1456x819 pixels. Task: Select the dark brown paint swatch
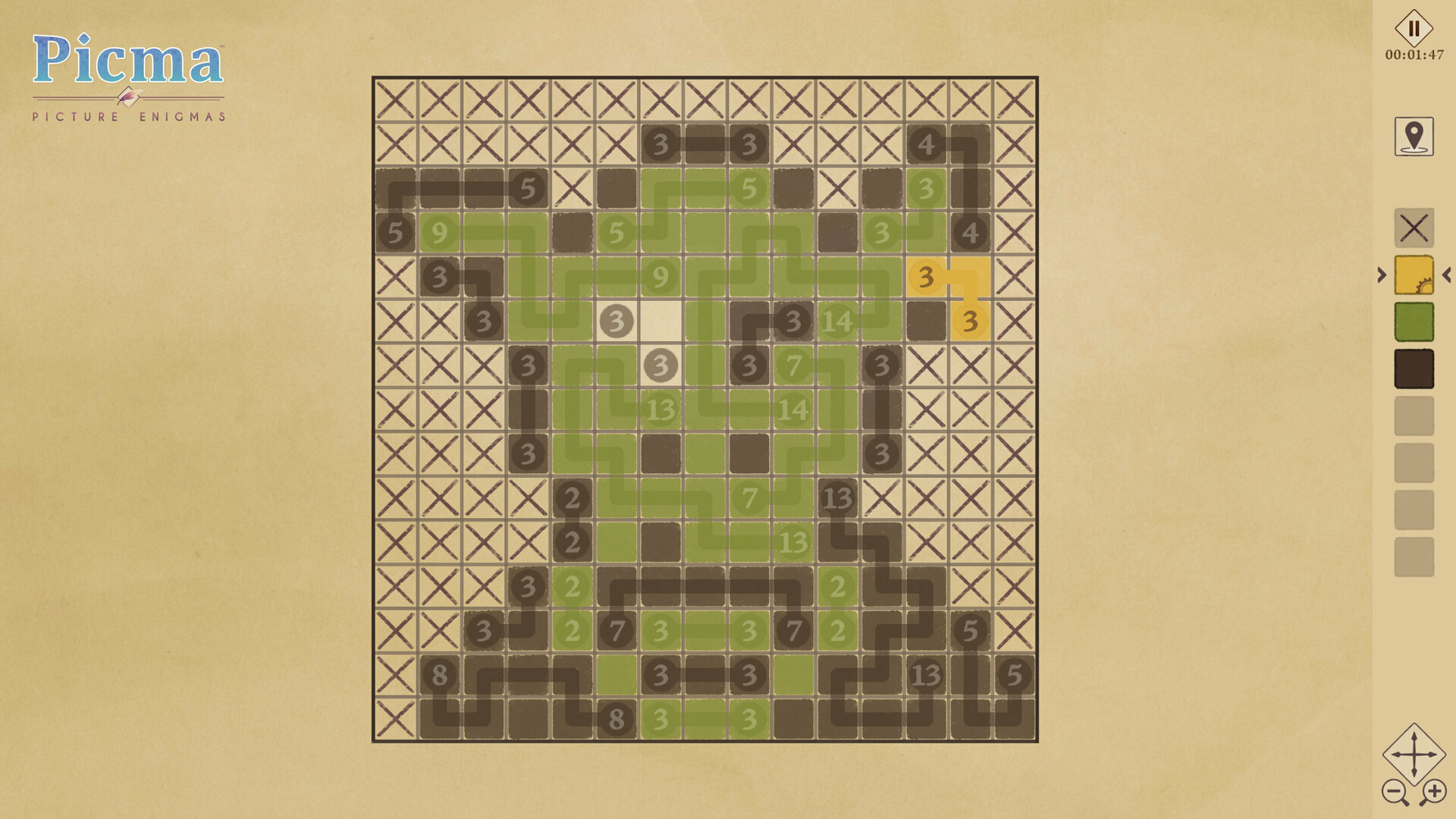coord(1414,366)
